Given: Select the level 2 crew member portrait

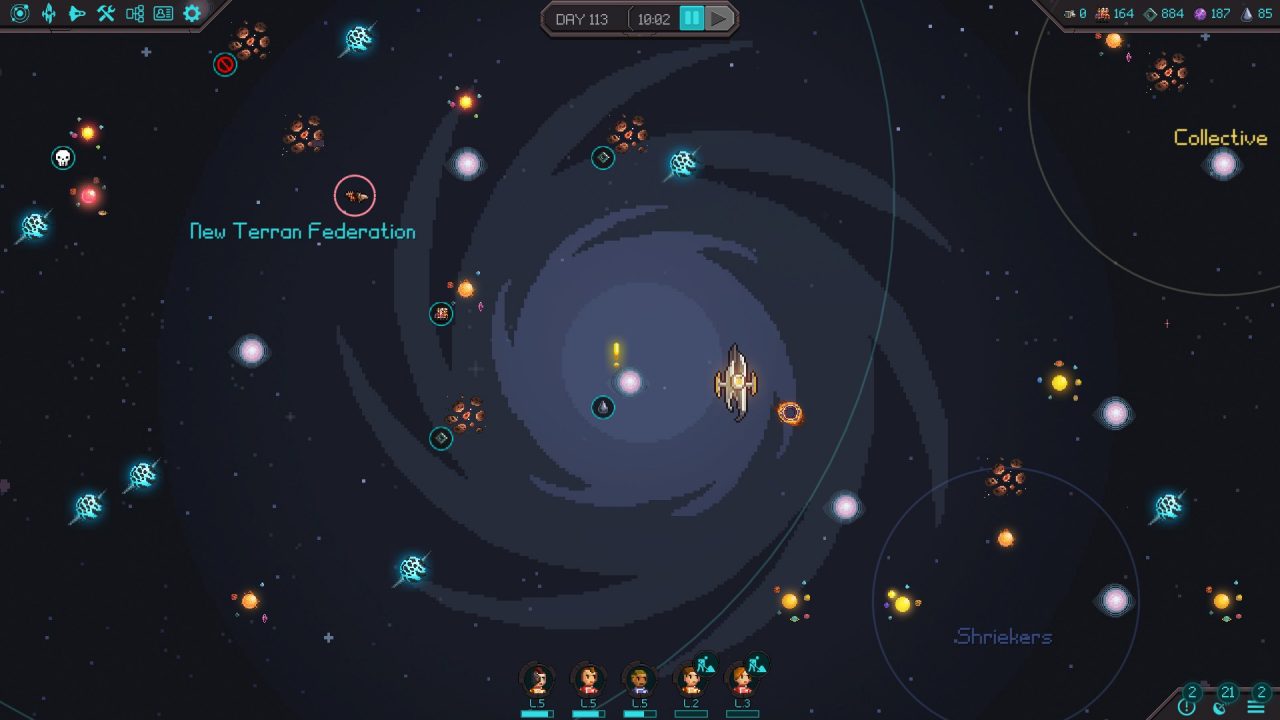Looking at the screenshot, I should (x=690, y=681).
